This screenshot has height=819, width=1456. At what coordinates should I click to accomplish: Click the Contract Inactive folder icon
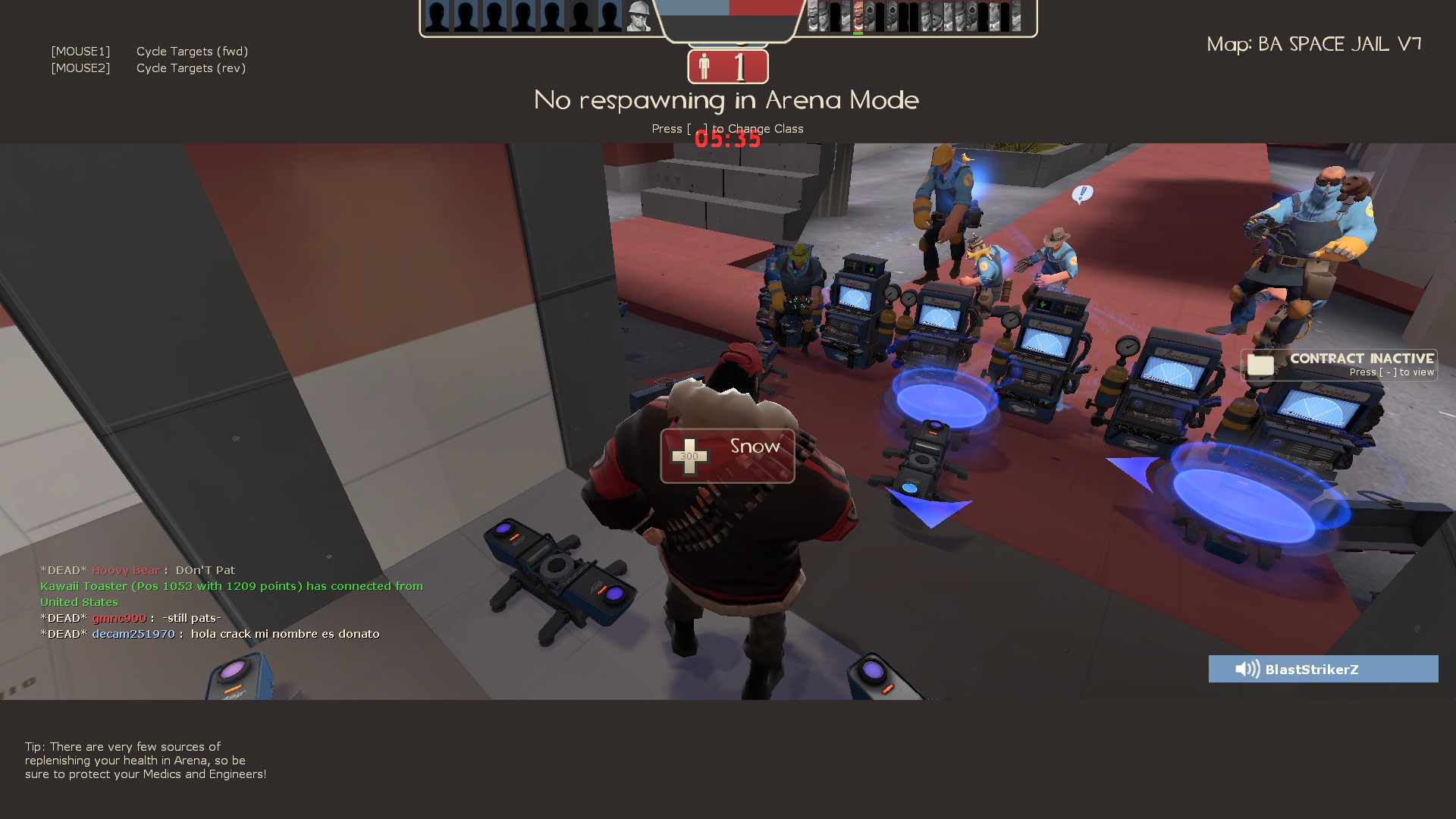[x=1260, y=365]
